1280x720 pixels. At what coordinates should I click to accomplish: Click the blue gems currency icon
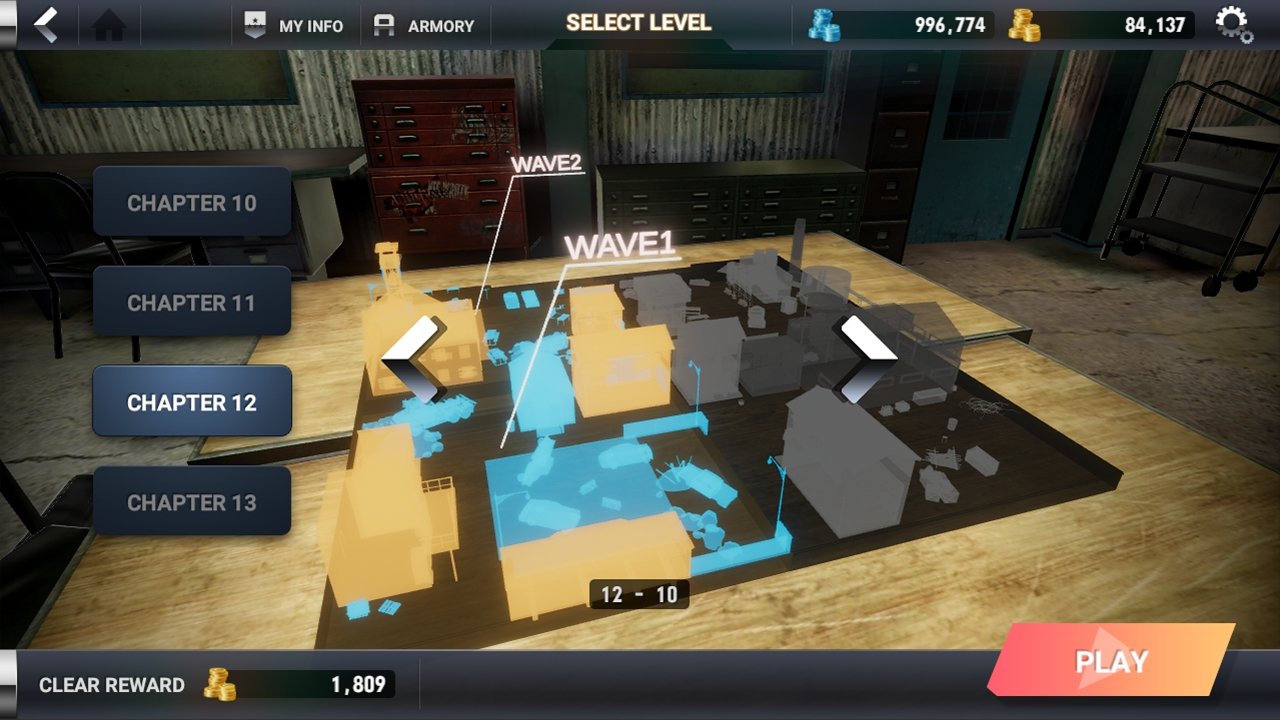(826, 23)
